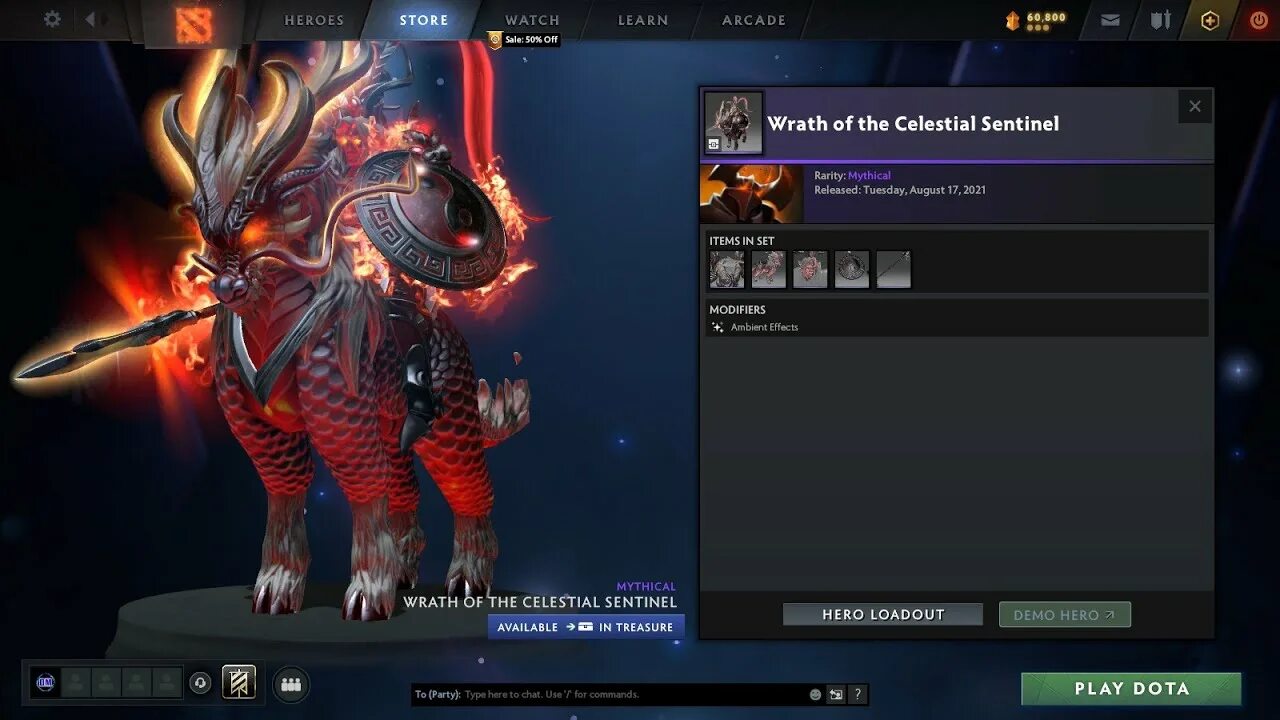Open Hero Loadout
This screenshot has width=1280, height=720.
pos(883,615)
